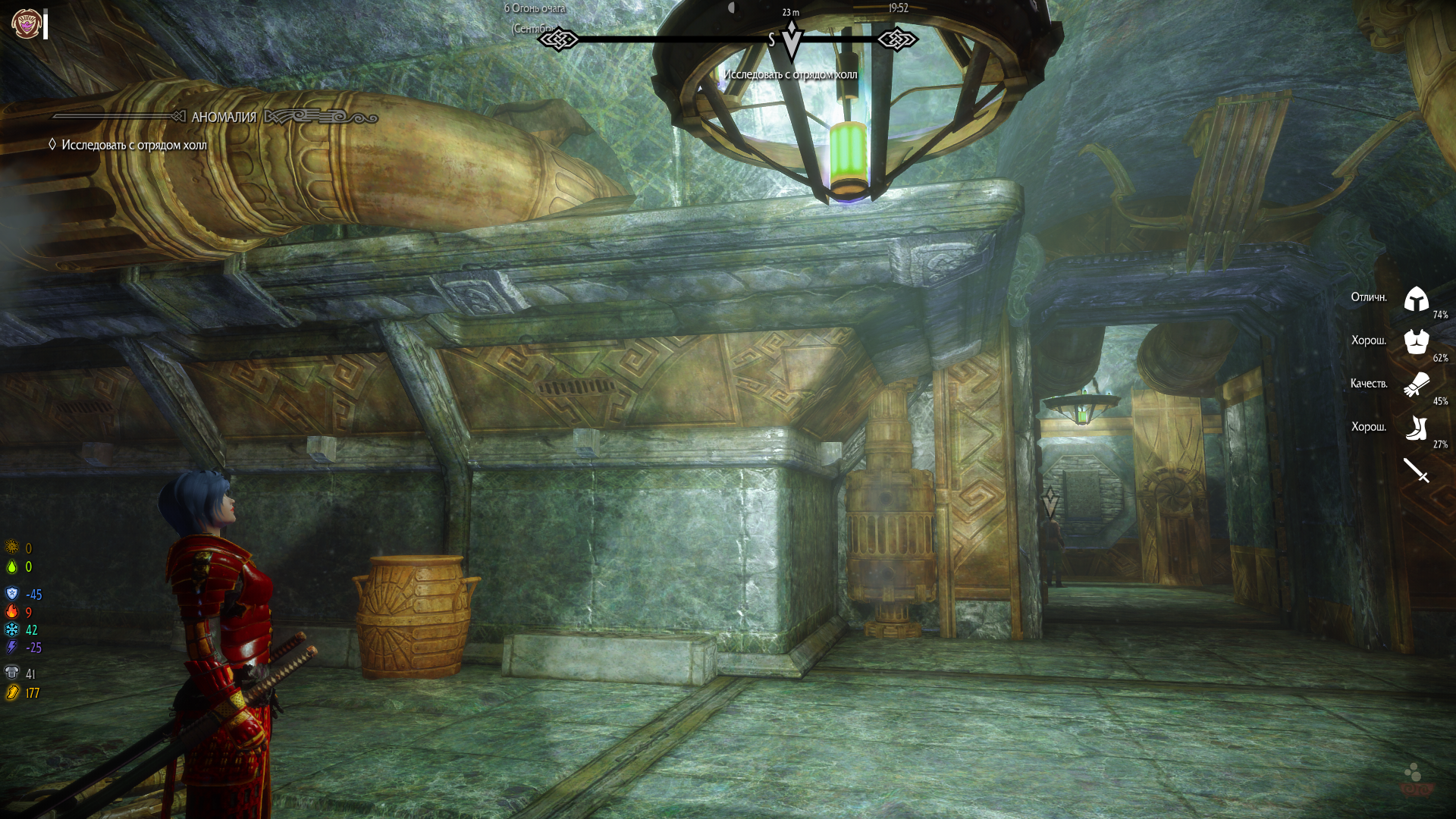Click the sword weapon icon
Viewport: 1456px width, 819px height.
(1416, 470)
